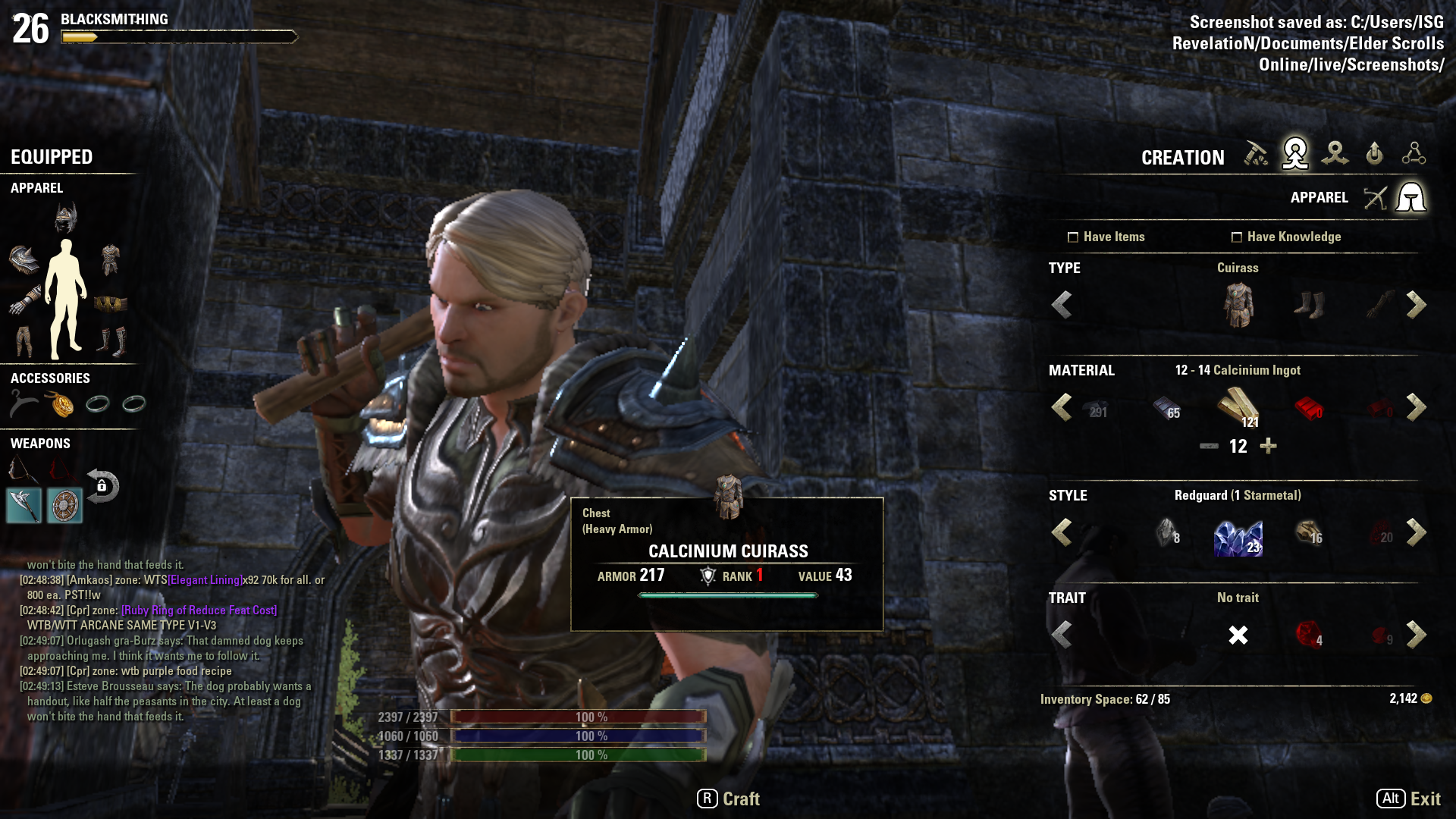Select the red ingot material
This screenshot has height=819, width=1456.
click(x=1309, y=408)
